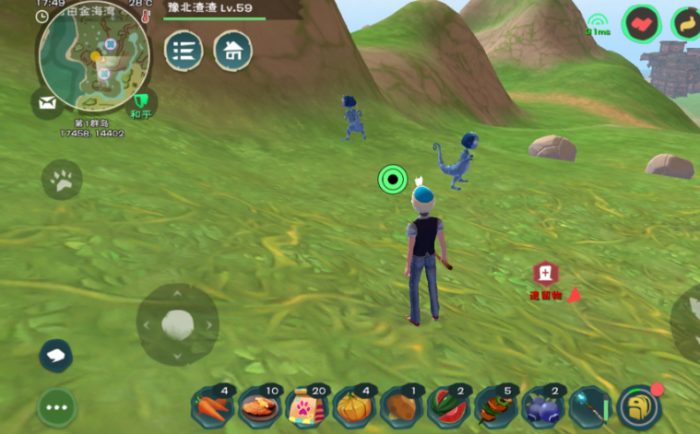Open the mail envelope icon
The image size is (700, 434).
click(47, 102)
